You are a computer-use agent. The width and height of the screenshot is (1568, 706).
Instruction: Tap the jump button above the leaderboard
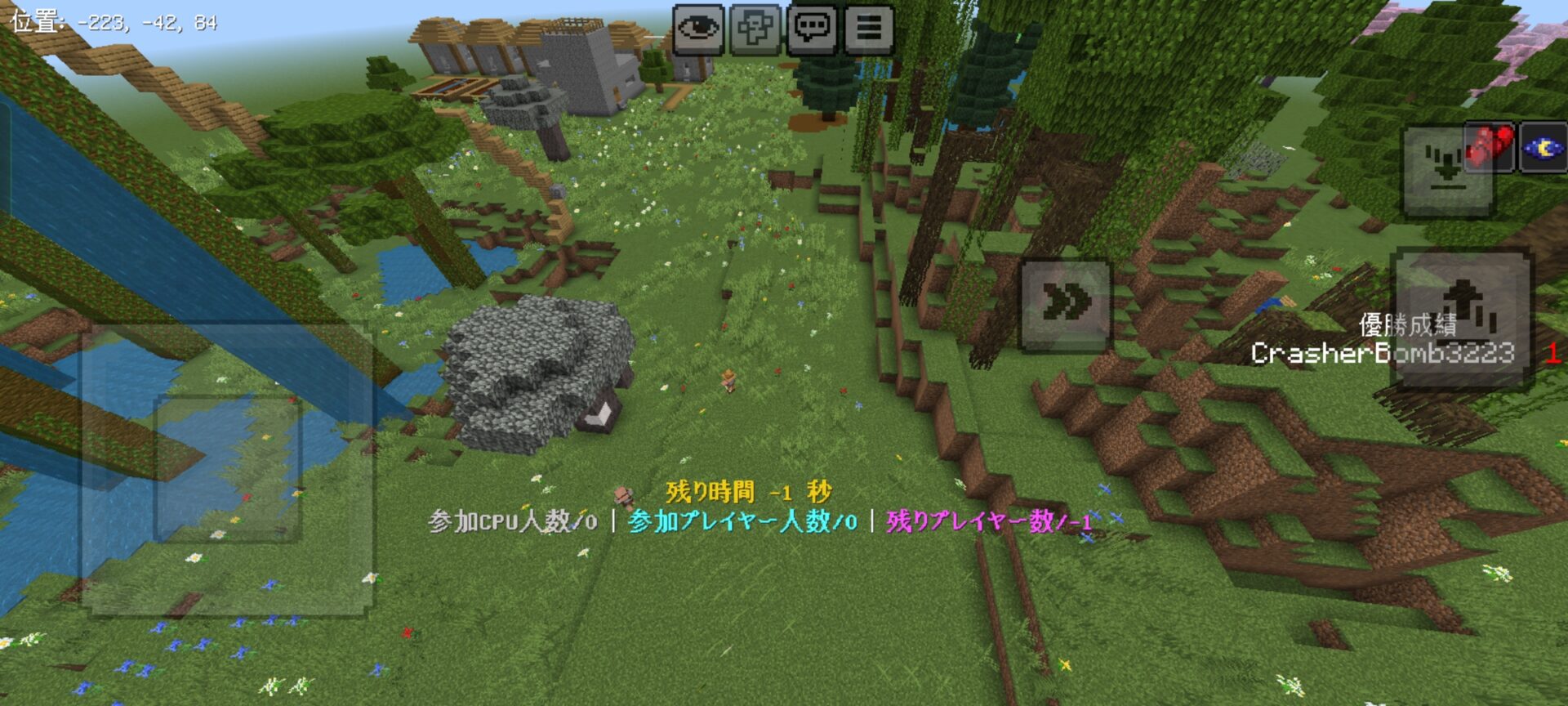(1066, 304)
